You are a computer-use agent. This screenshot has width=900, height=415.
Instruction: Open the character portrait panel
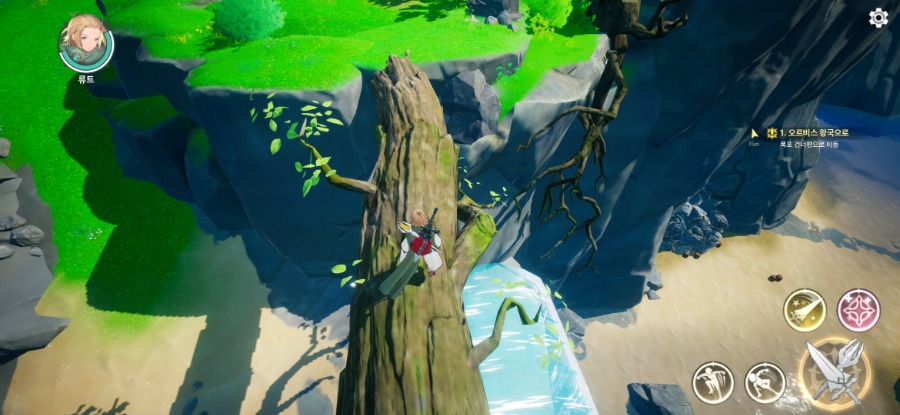click(x=86, y=42)
